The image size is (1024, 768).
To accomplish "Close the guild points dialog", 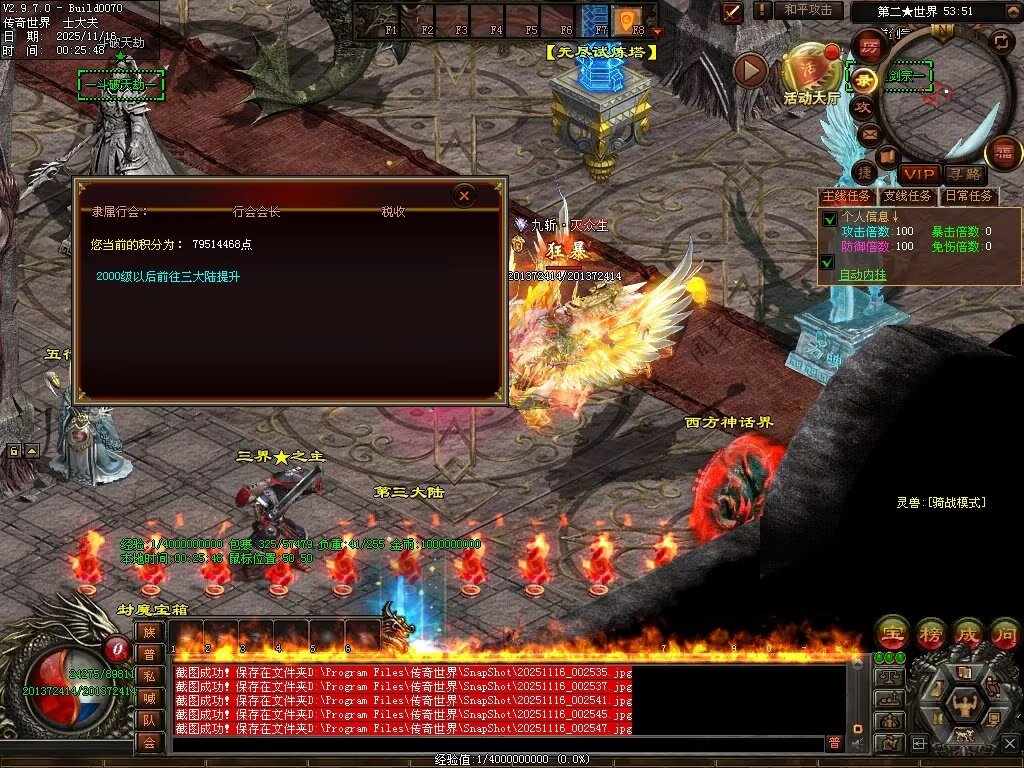I will tap(464, 196).
